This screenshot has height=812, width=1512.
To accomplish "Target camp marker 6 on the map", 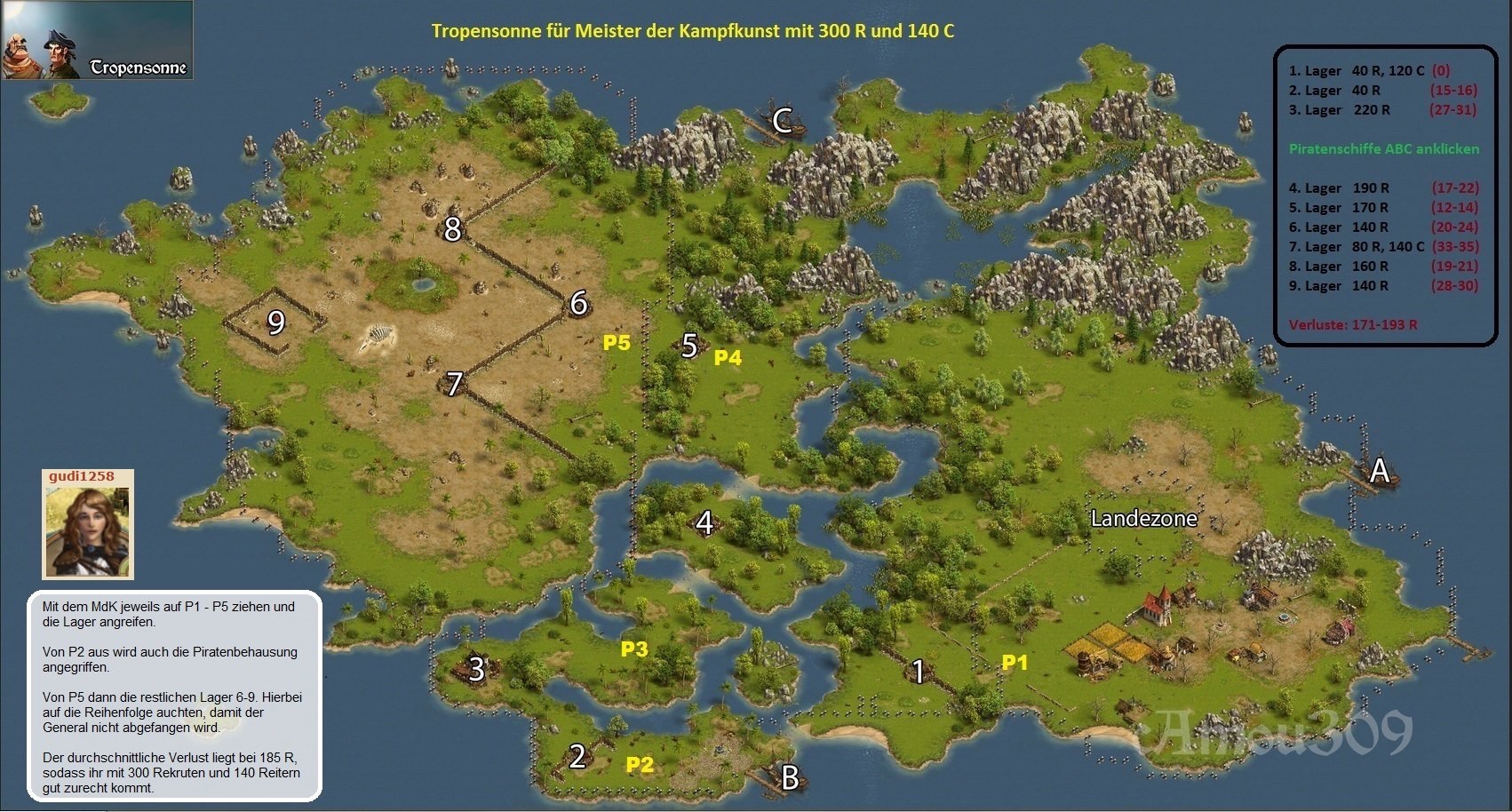I will pos(578,304).
